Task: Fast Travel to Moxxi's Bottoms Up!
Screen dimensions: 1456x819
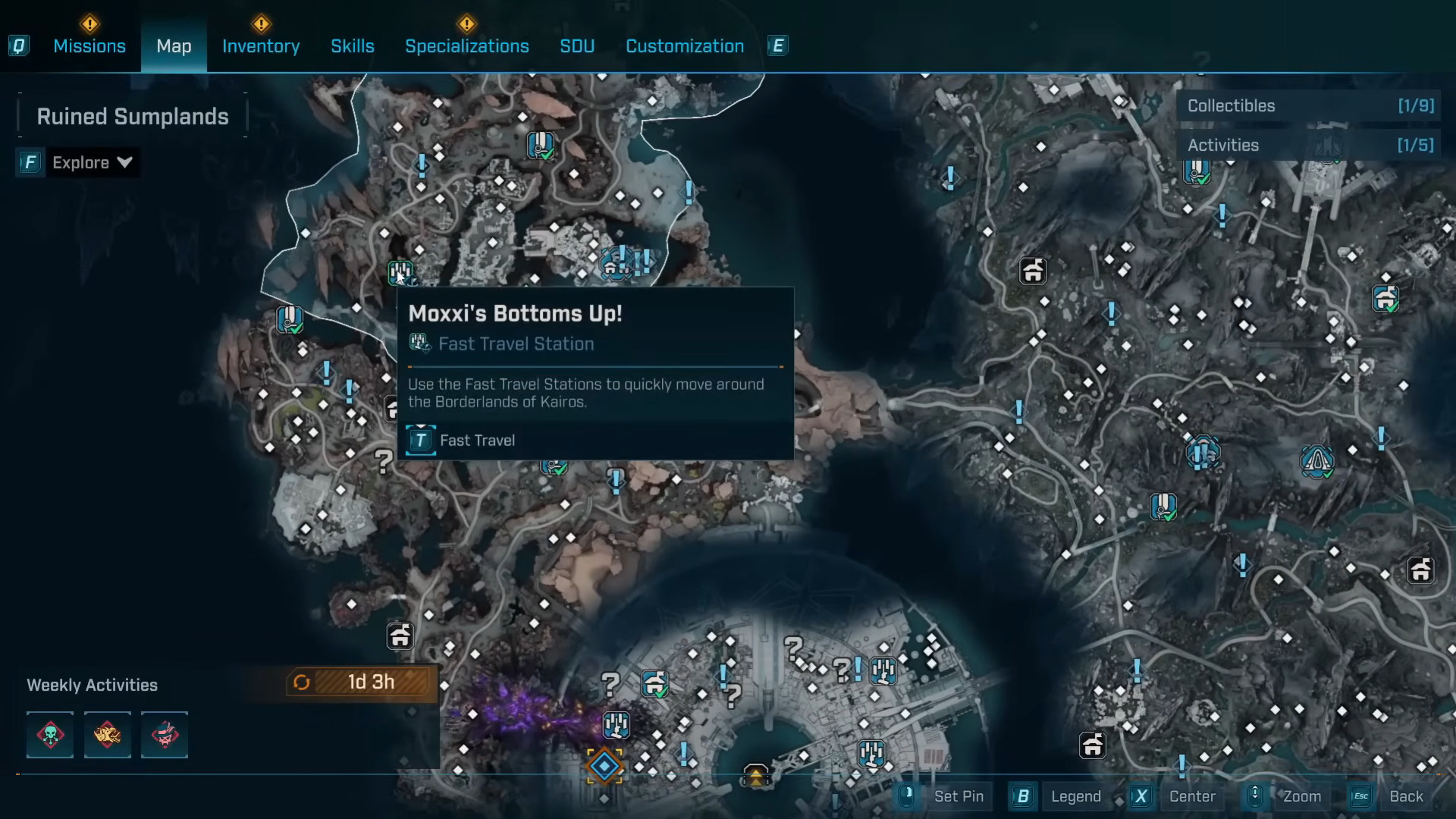Action: 461,441
